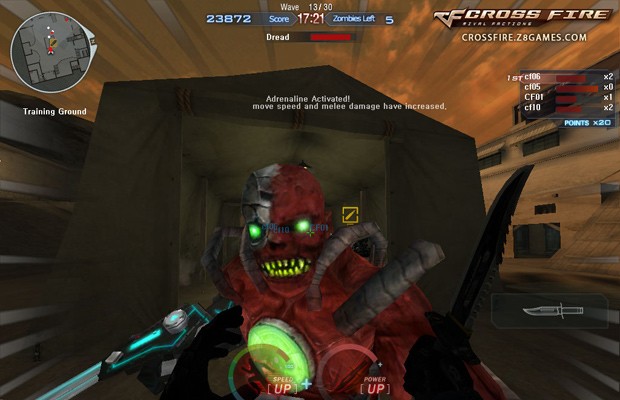
Task: Select player CF01 in the scoreboard
Action: (533, 97)
